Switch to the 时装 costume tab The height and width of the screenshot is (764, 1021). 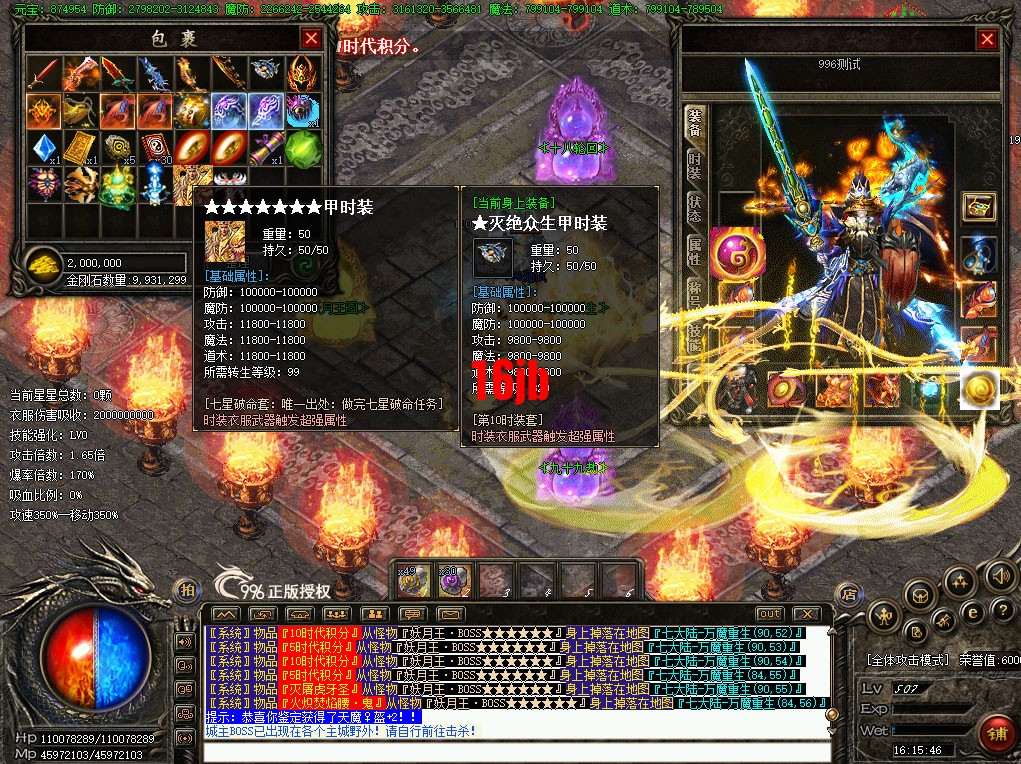[694, 167]
